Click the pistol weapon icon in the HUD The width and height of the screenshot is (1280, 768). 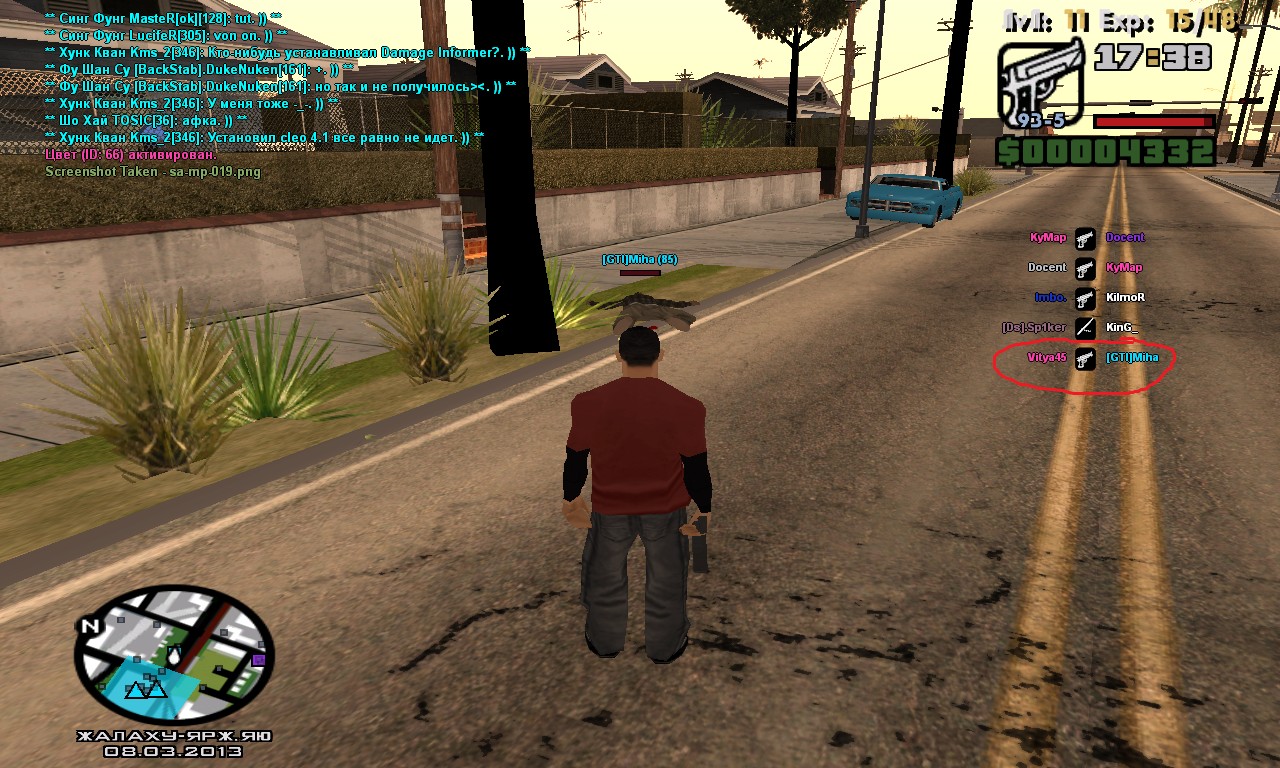pos(1040,85)
